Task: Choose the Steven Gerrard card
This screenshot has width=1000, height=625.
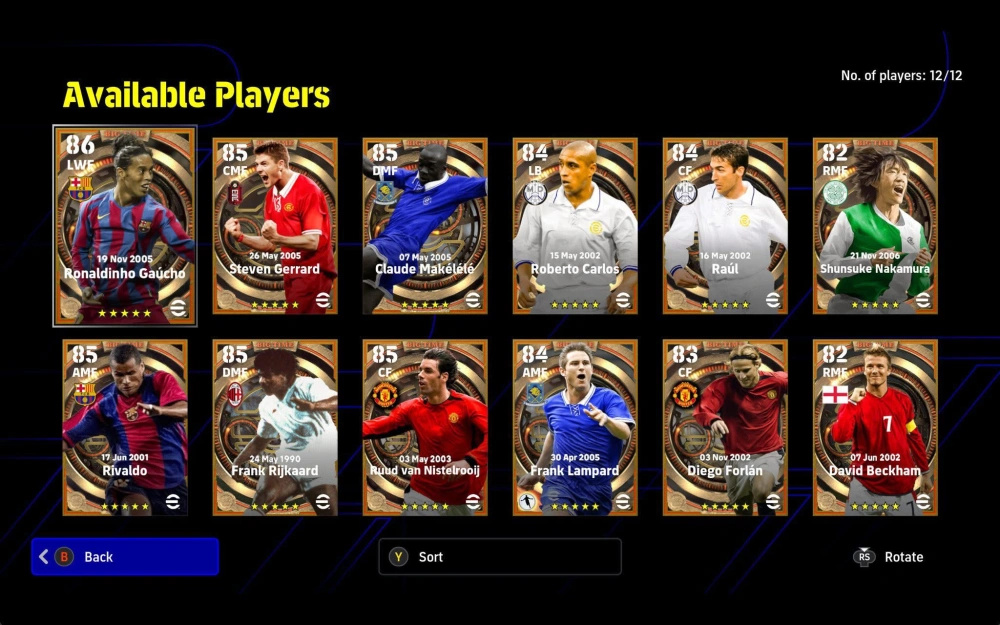Action: [x=275, y=226]
